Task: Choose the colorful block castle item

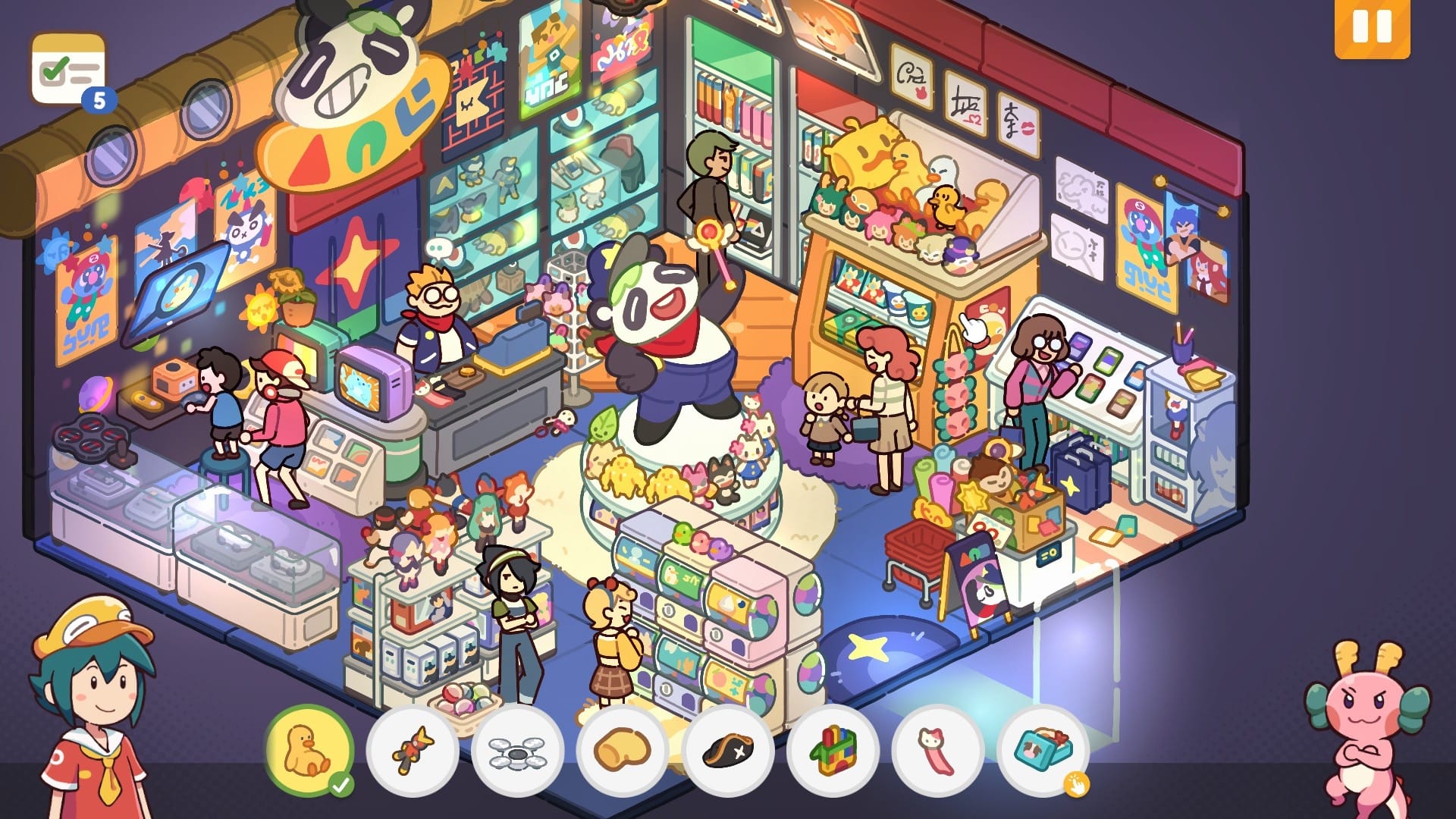Action: point(833,751)
